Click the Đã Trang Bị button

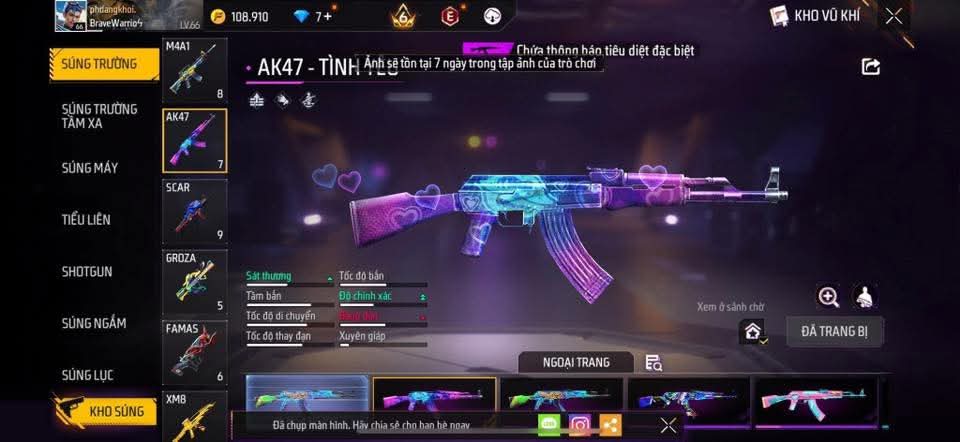tap(834, 331)
